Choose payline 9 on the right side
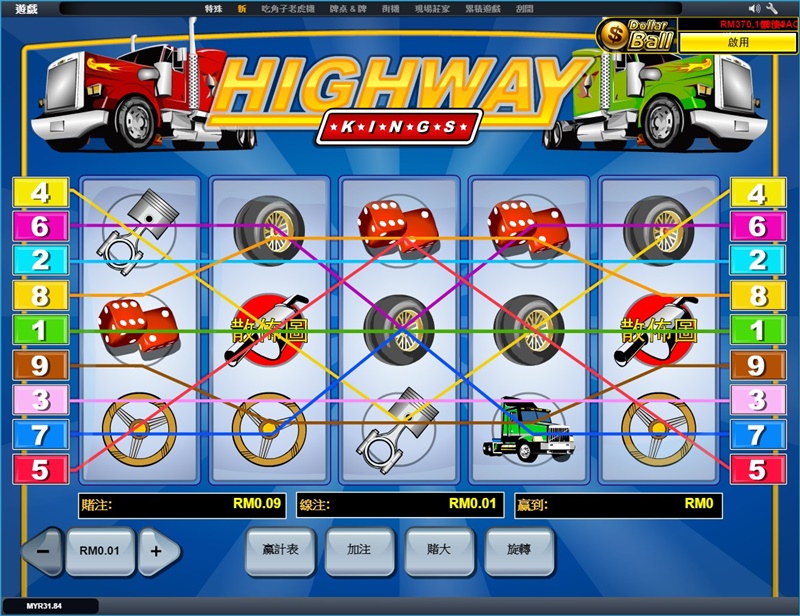The height and width of the screenshot is (616, 800). (758, 365)
